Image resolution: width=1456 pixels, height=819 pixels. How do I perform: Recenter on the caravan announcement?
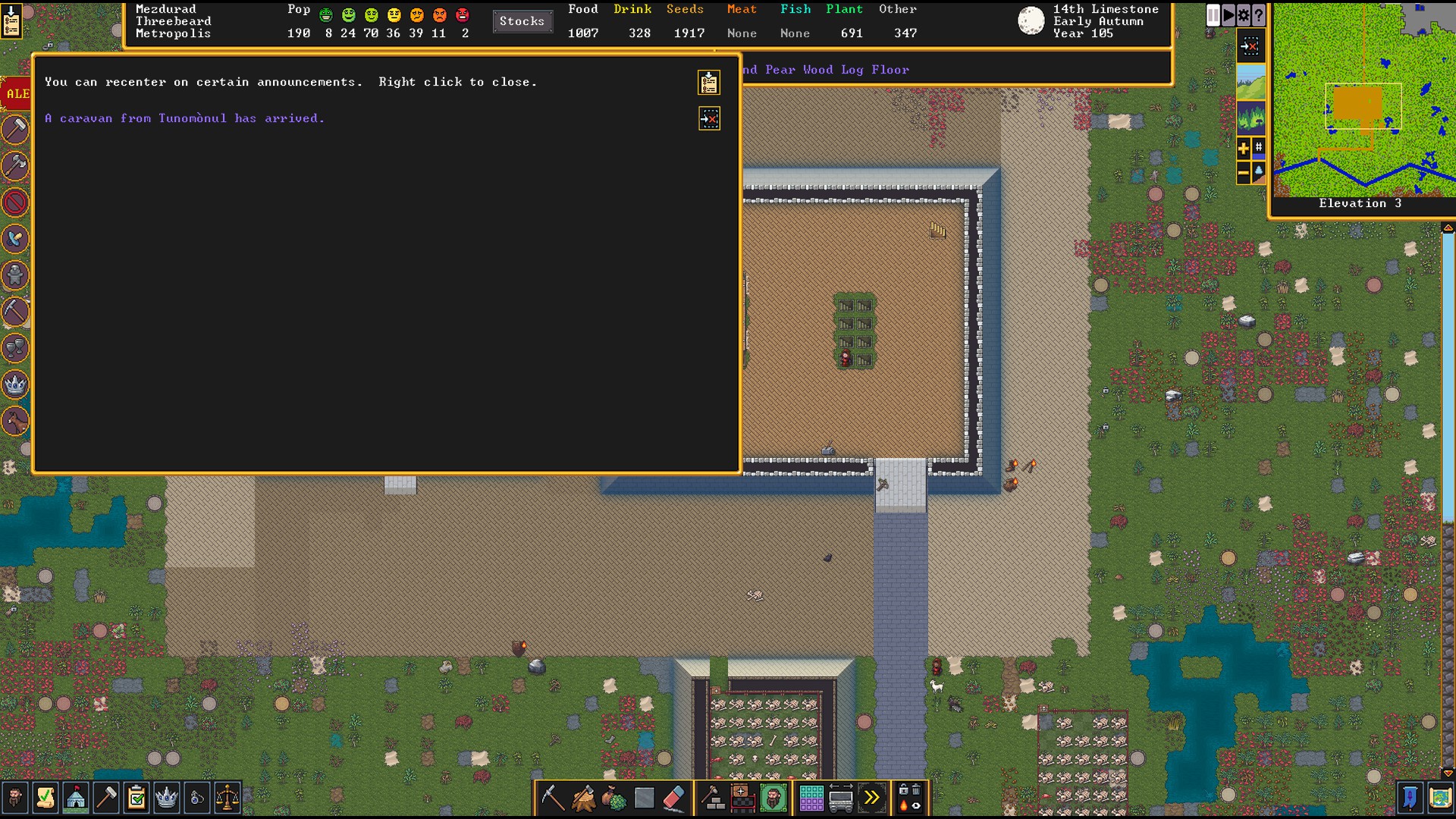pyautogui.click(x=709, y=118)
